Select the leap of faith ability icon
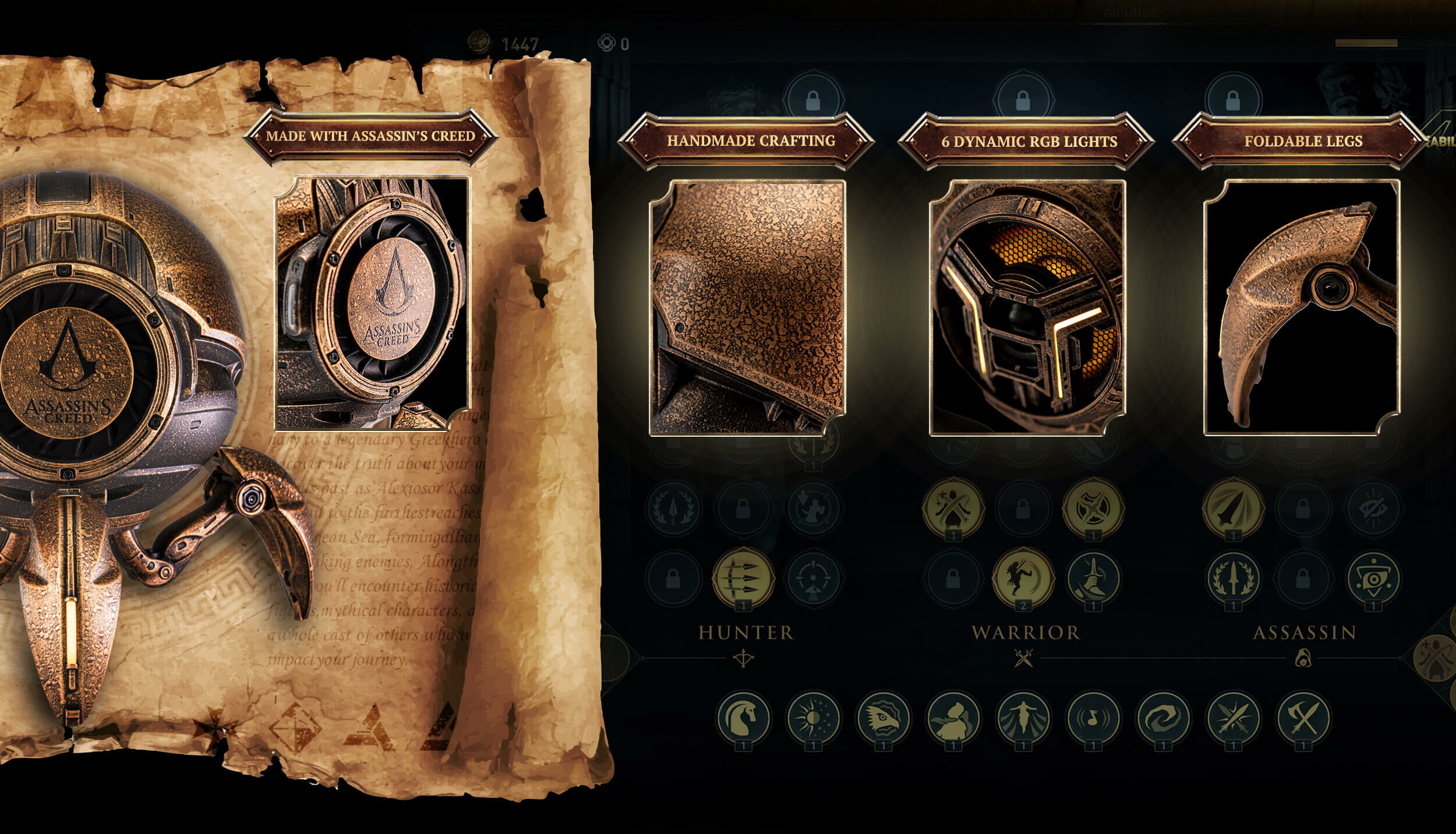This screenshot has height=834, width=1456. (x=1023, y=718)
